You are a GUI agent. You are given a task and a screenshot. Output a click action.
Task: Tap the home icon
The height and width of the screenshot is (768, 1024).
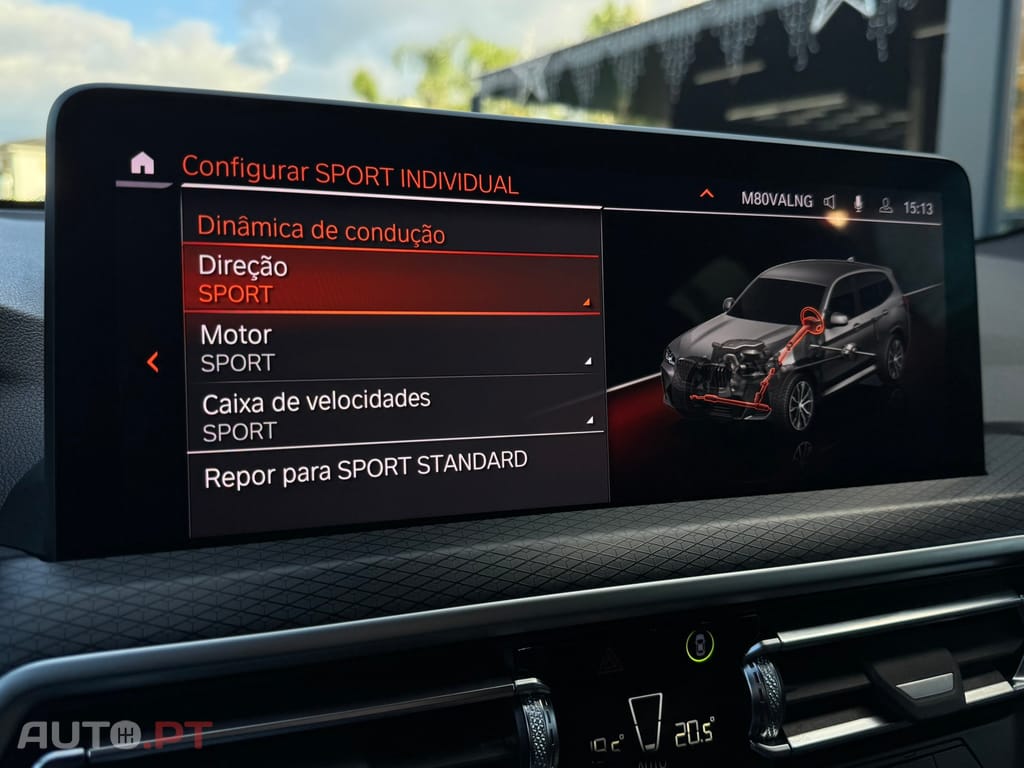point(142,163)
